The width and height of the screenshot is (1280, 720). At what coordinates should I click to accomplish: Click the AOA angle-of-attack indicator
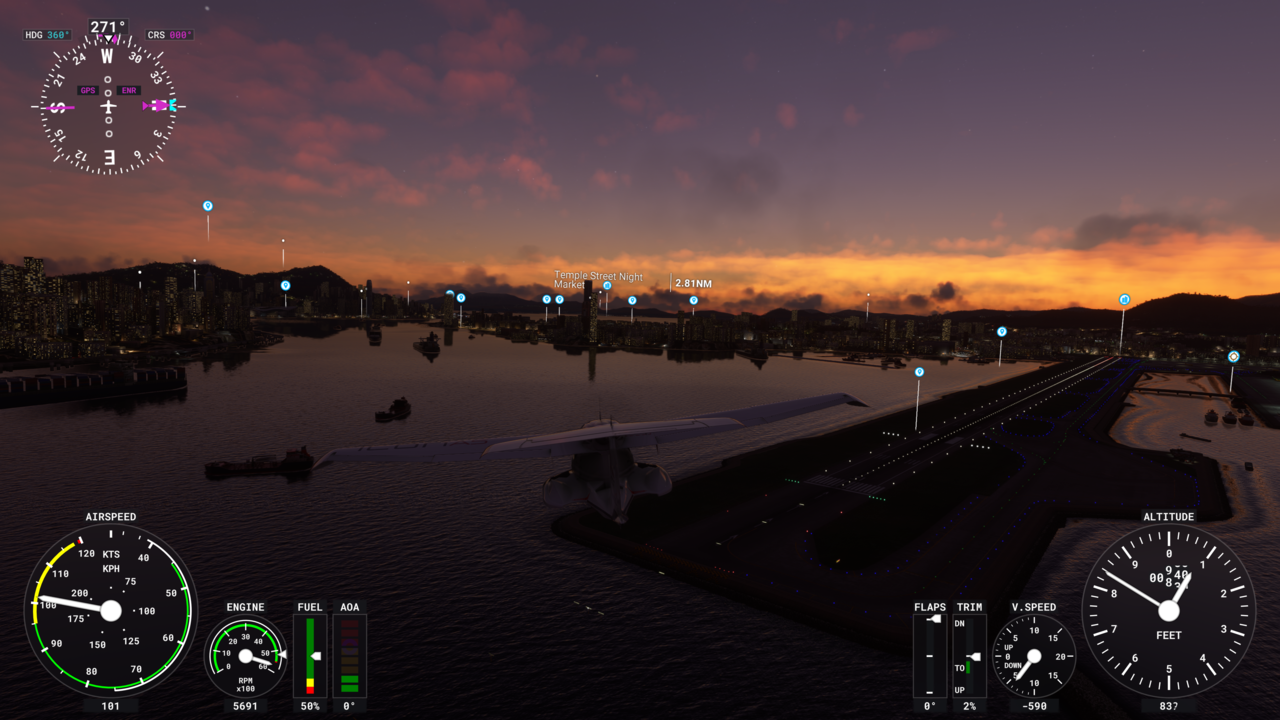coord(350,655)
